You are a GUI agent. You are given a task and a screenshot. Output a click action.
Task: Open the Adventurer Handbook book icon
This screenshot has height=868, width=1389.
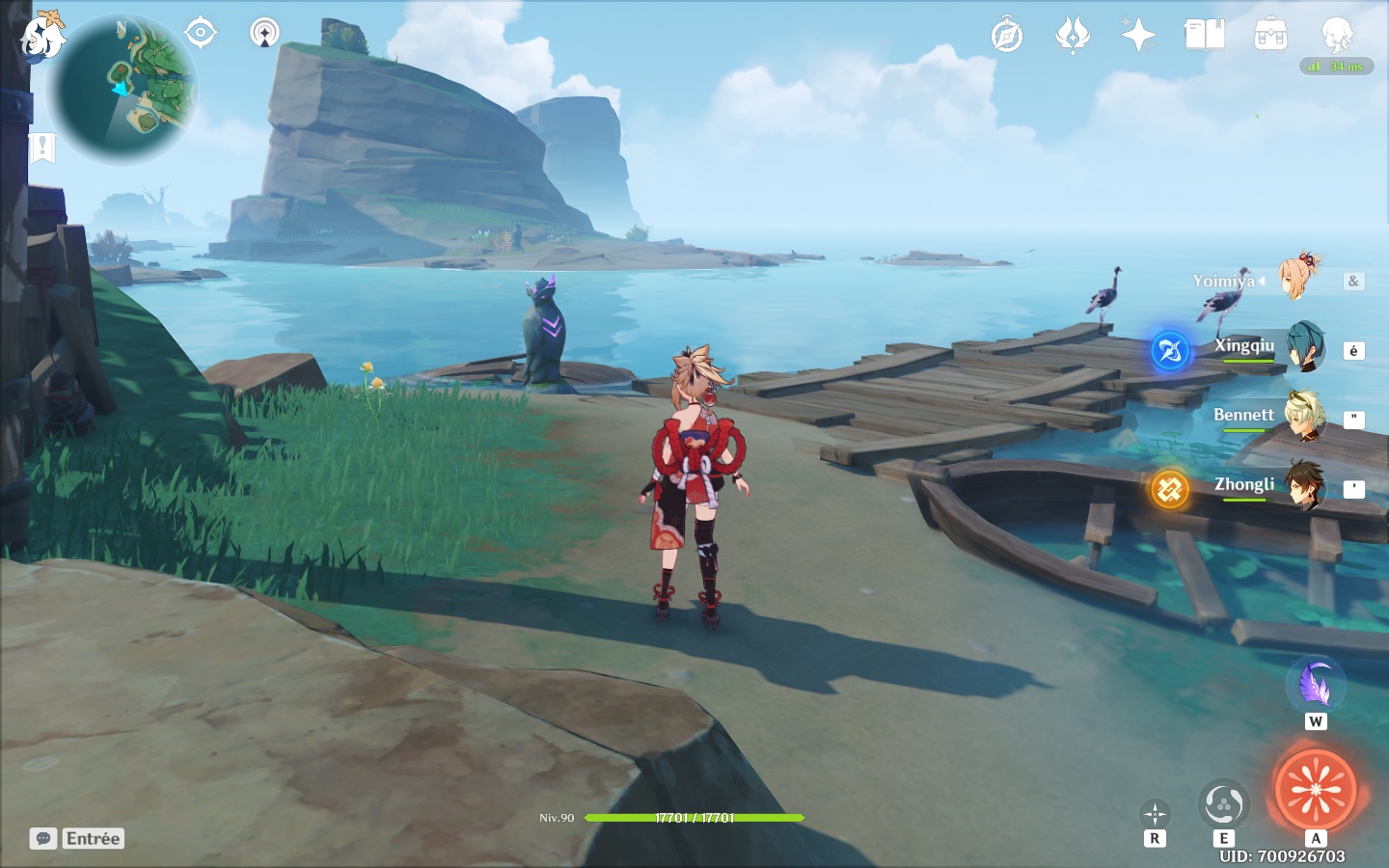1204,36
